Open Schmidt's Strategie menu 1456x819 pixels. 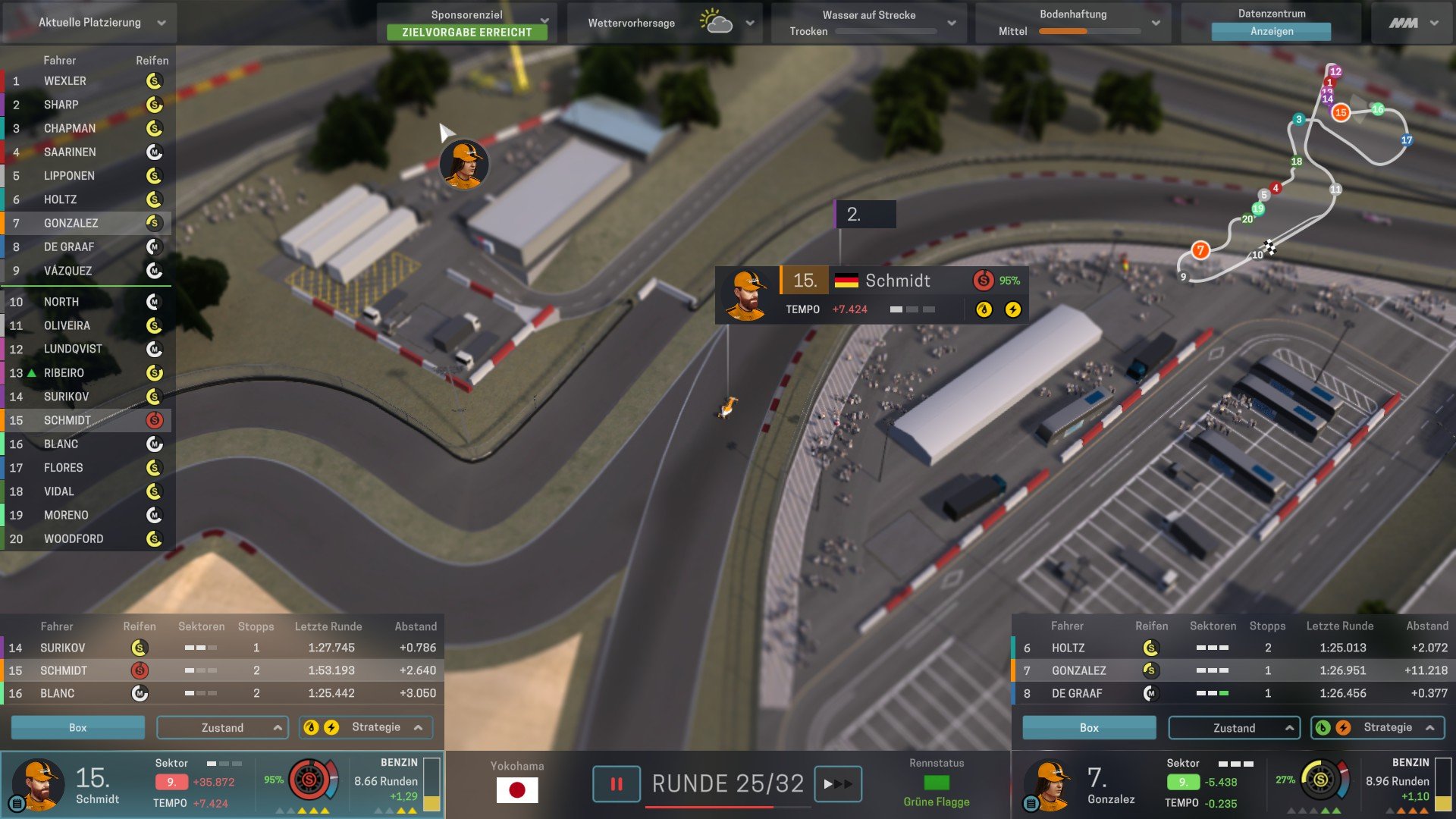366,727
